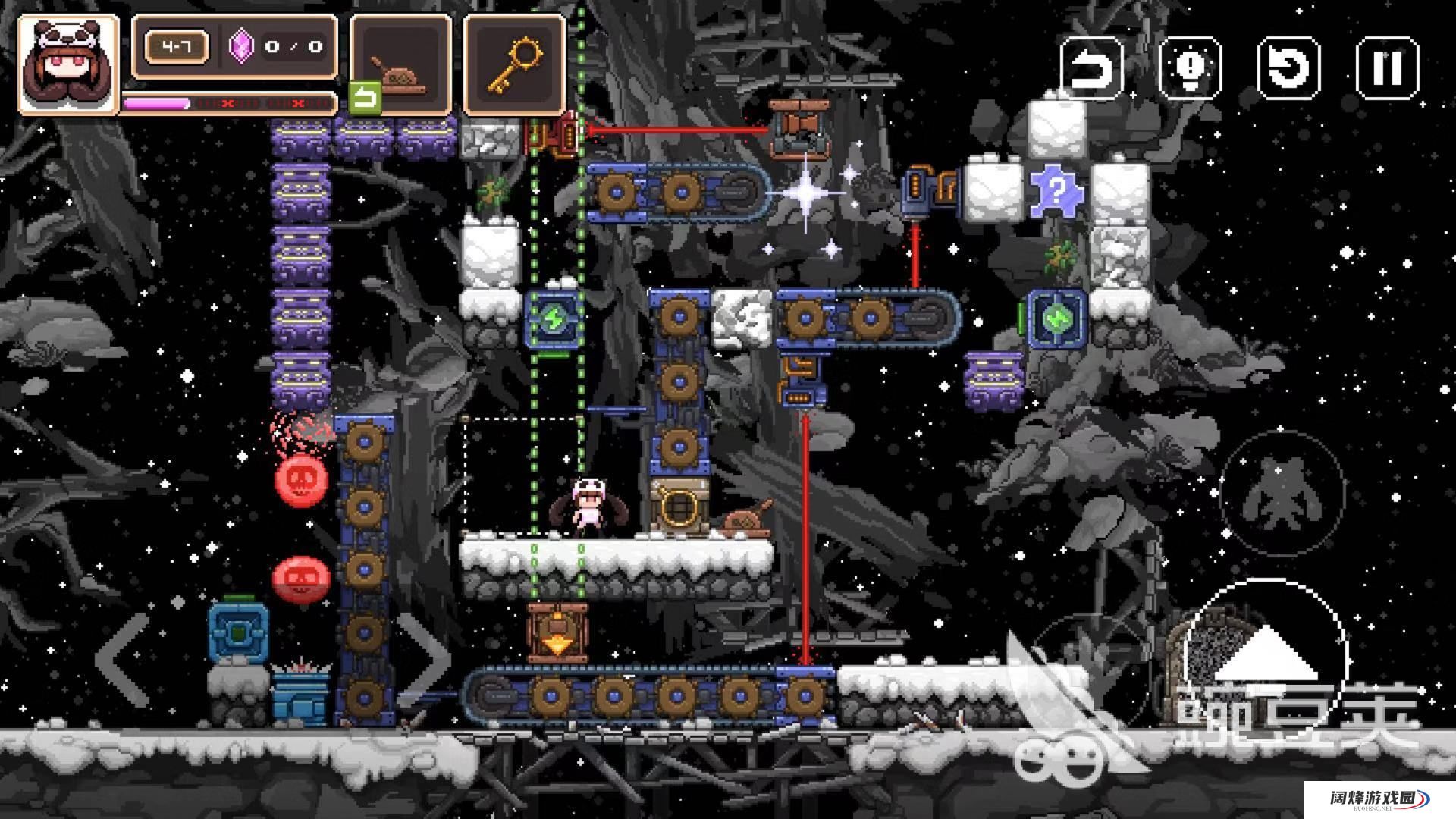Move right with the right arrow control
Screen dimensions: 1456x819
coord(423,658)
